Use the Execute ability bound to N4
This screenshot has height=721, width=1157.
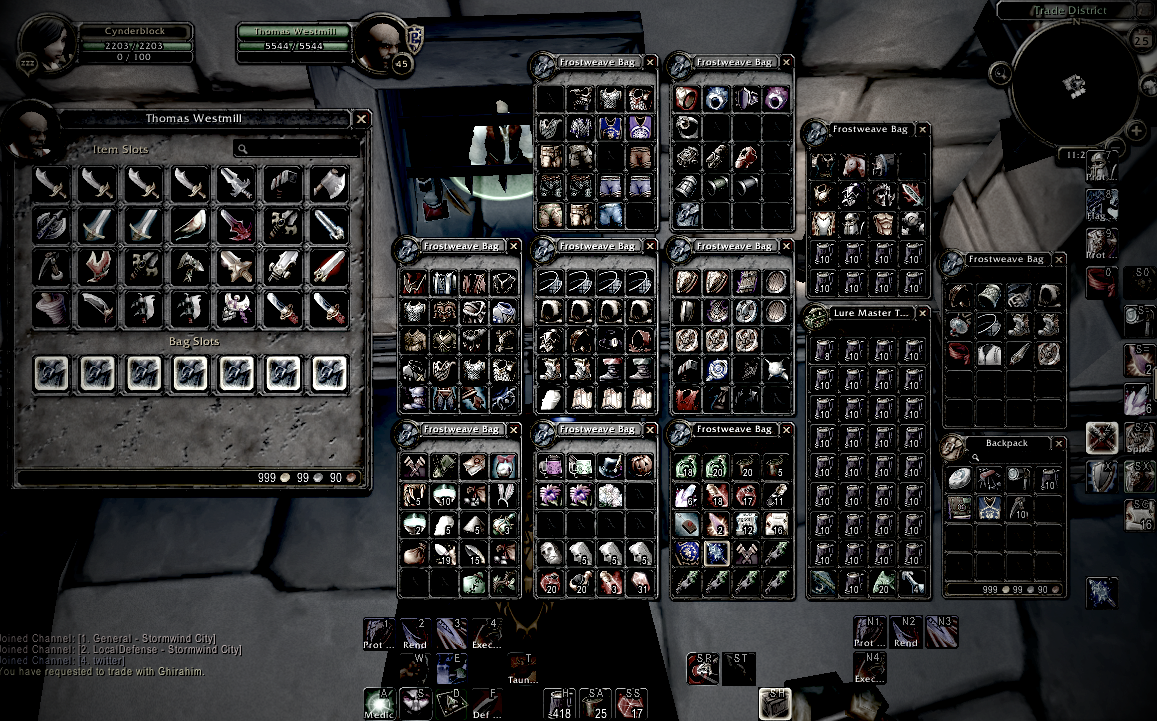(x=869, y=667)
